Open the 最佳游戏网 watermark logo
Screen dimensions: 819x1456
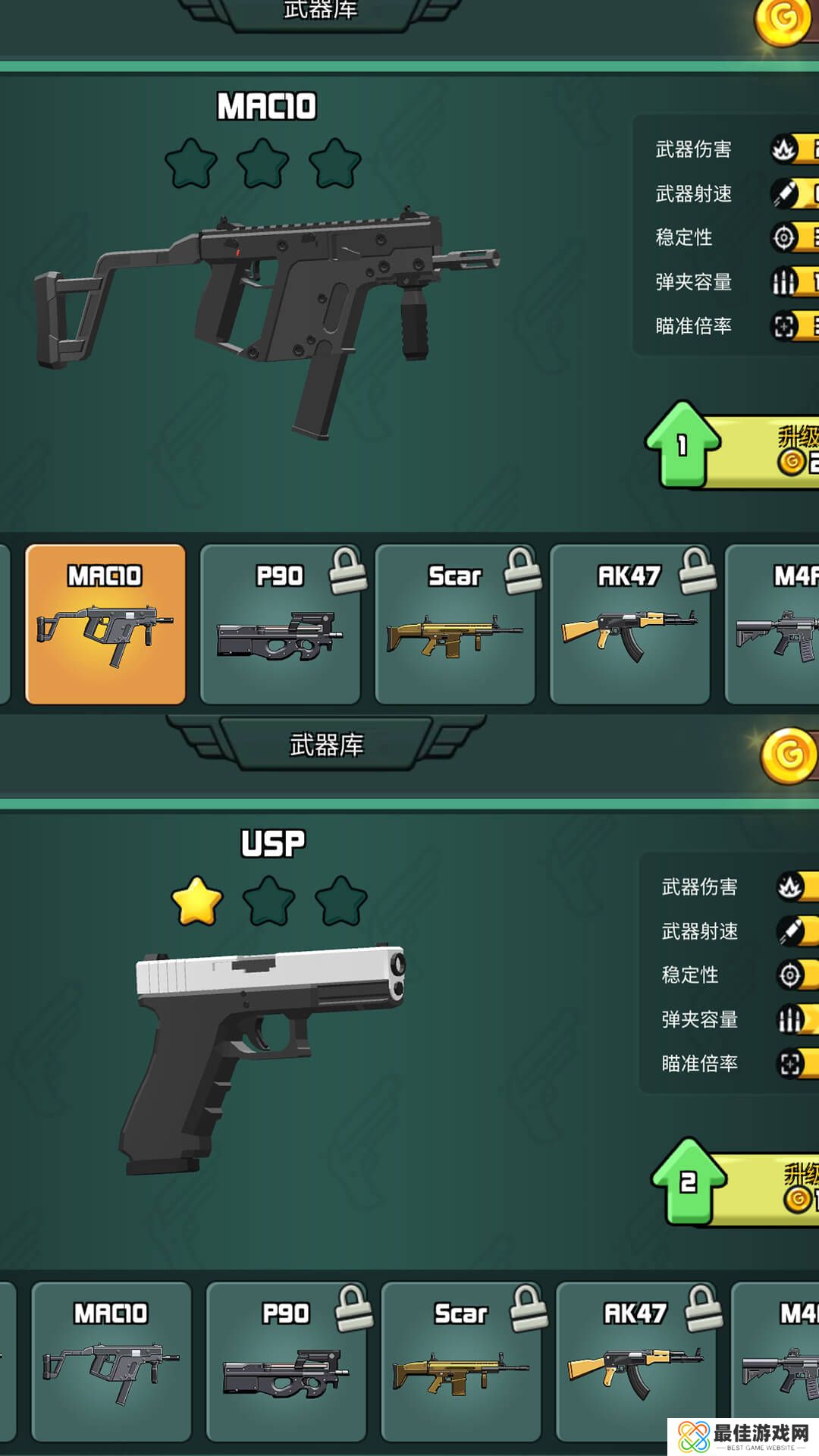743,1436
